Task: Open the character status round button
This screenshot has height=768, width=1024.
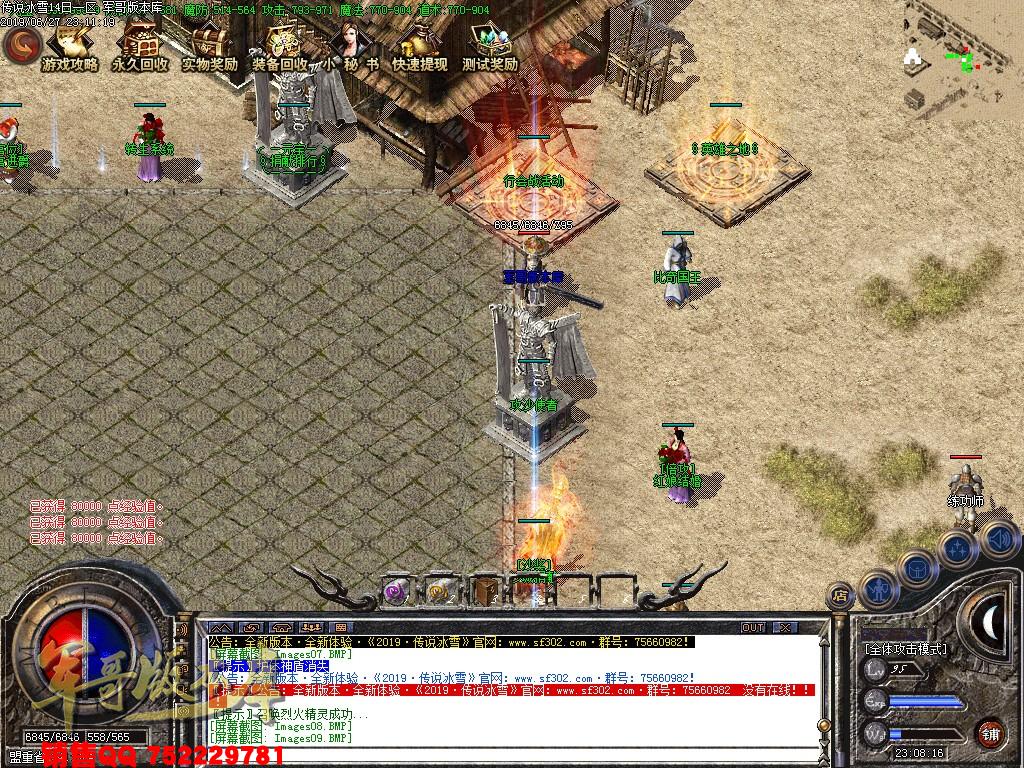Action: point(878,590)
